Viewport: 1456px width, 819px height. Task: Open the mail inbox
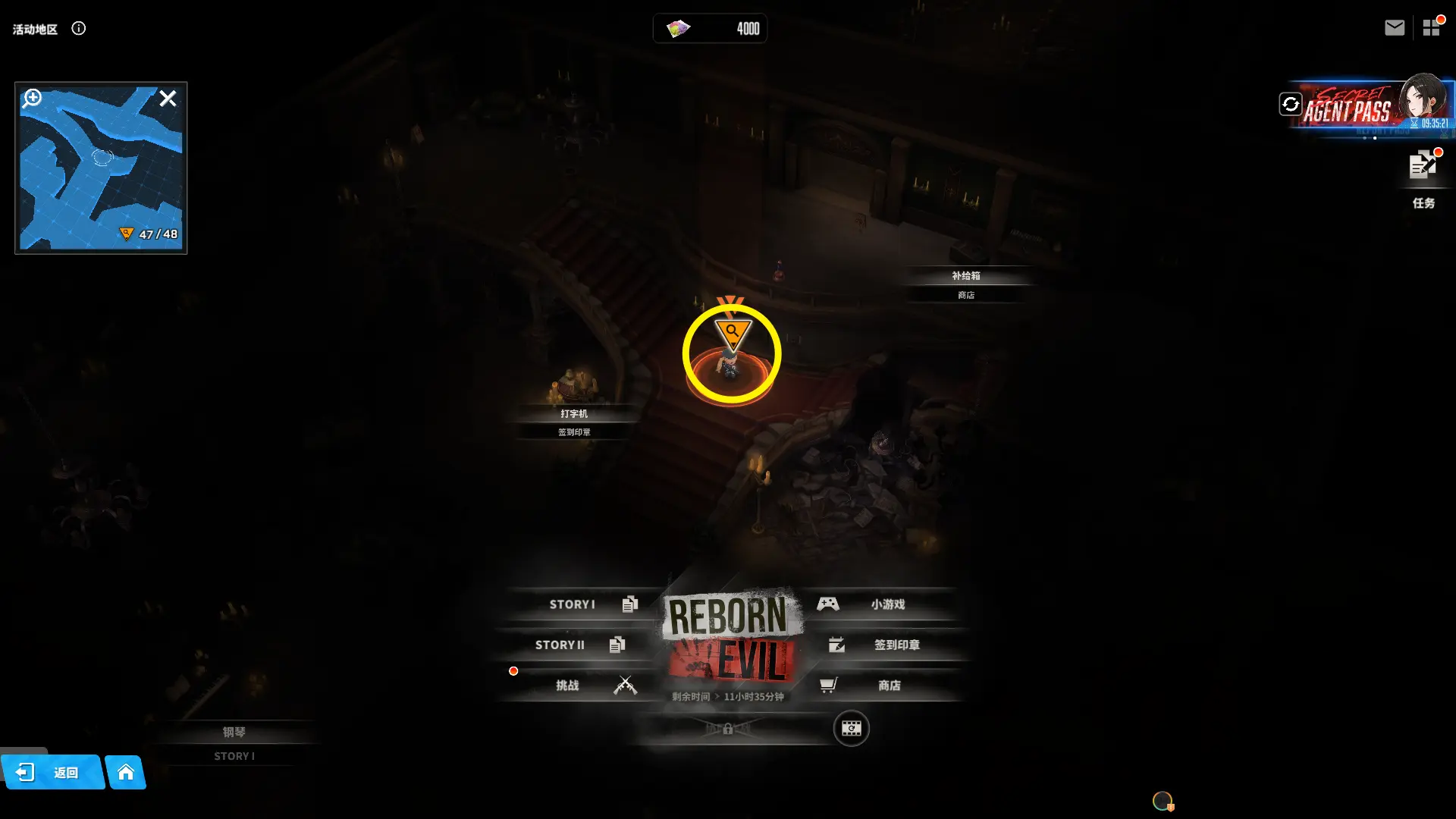(x=1394, y=28)
